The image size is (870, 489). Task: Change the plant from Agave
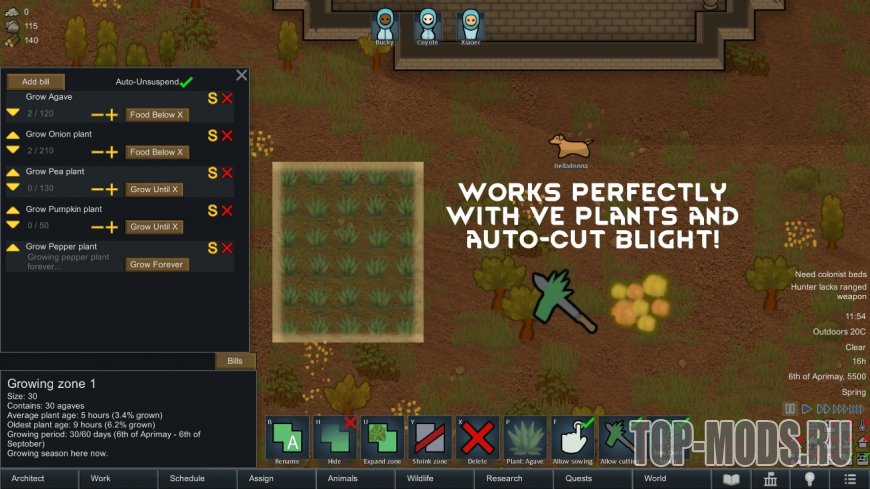coord(525,439)
